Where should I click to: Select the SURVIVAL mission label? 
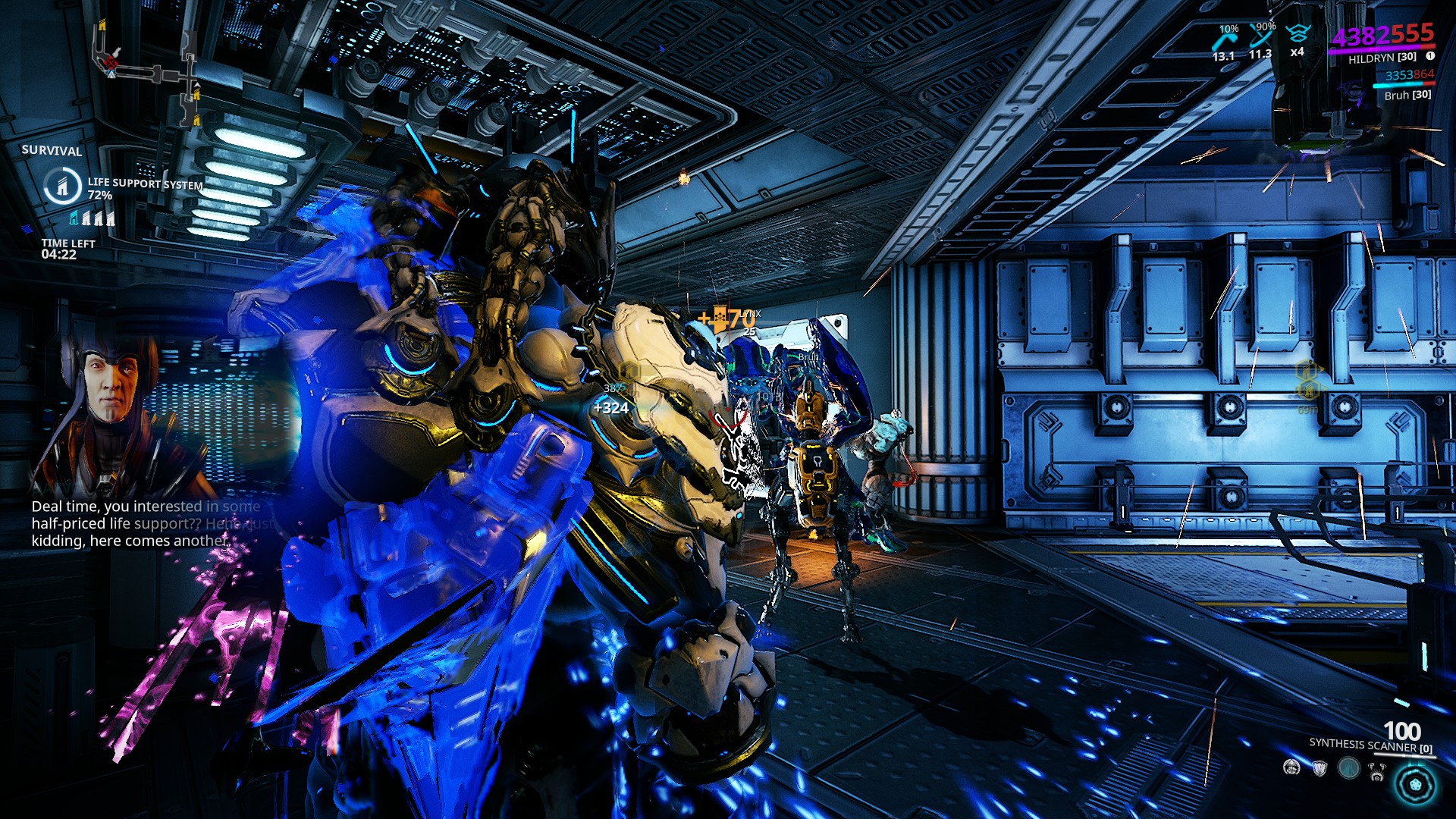51,152
